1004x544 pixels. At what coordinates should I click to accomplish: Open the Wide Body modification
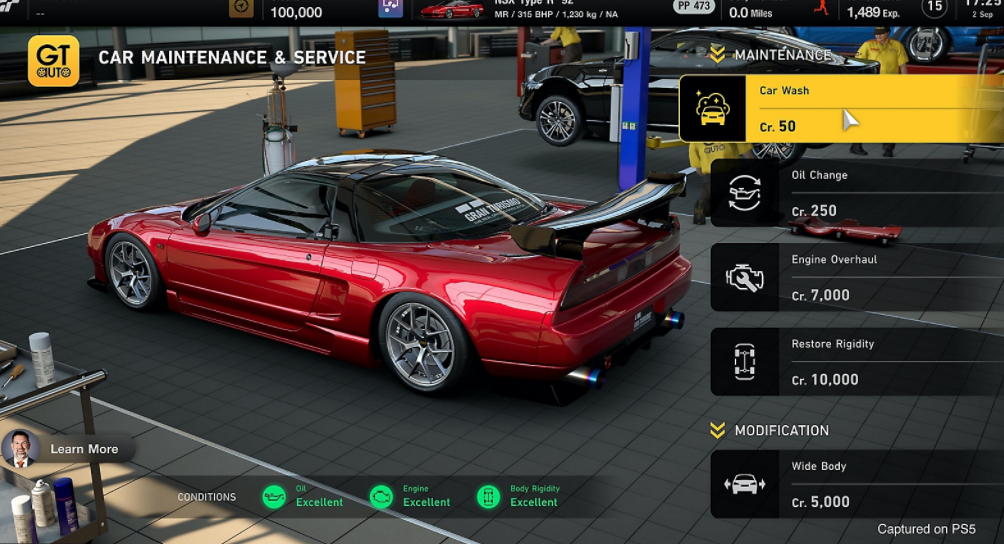pyautogui.click(x=855, y=484)
